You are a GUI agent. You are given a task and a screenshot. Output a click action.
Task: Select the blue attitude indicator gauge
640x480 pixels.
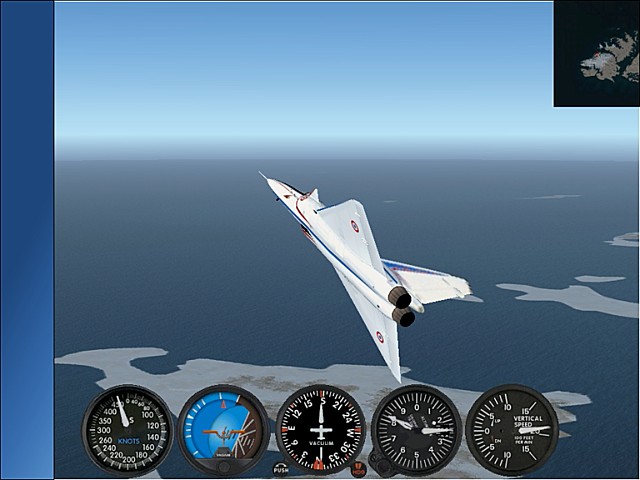pyautogui.click(x=223, y=431)
